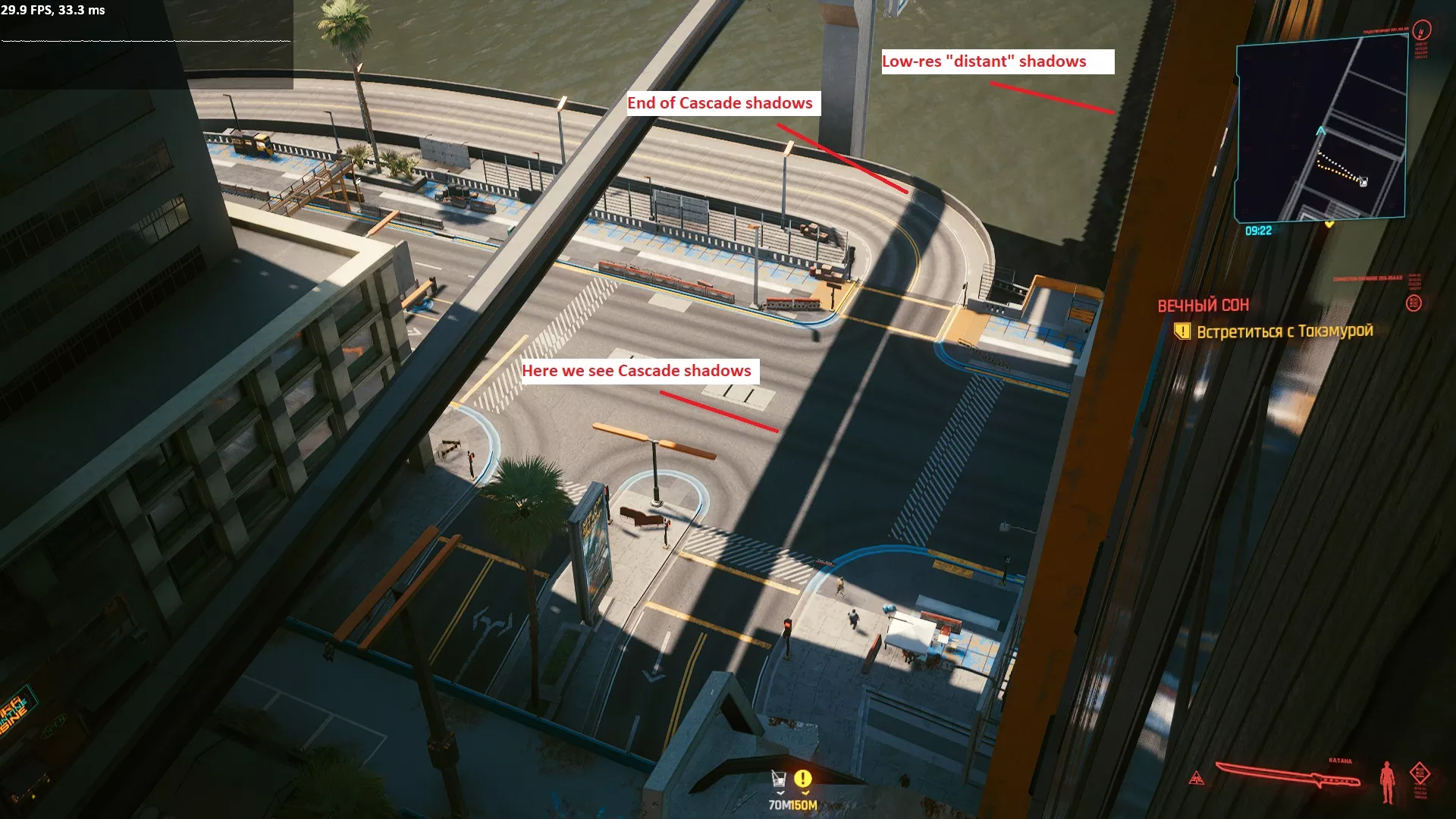Click the objective "Встретиться с Такэмурой"
The width and height of the screenshot is (1456, 819).
pyautogui.click(x=1284, y=331)
